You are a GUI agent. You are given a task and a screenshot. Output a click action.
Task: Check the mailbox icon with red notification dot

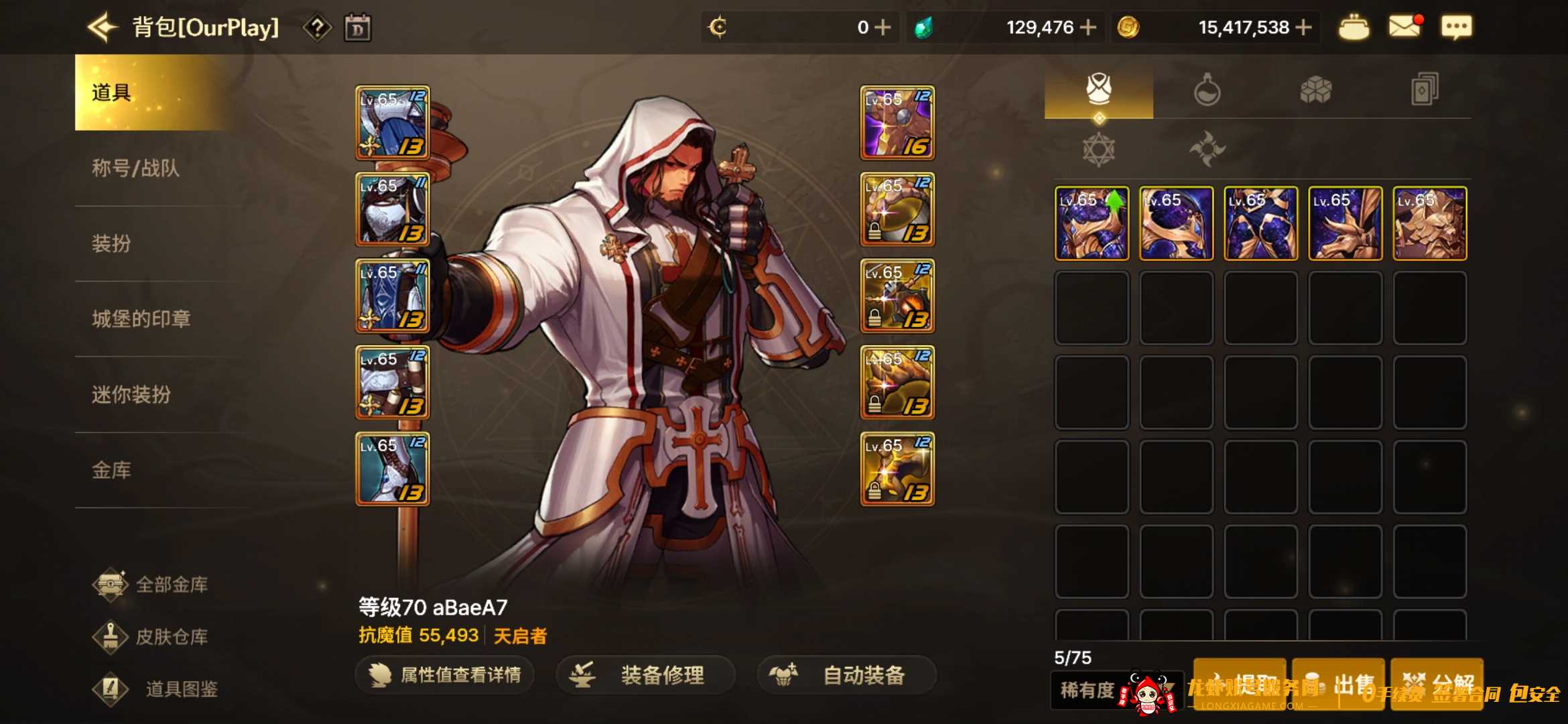coord(1404,27)
